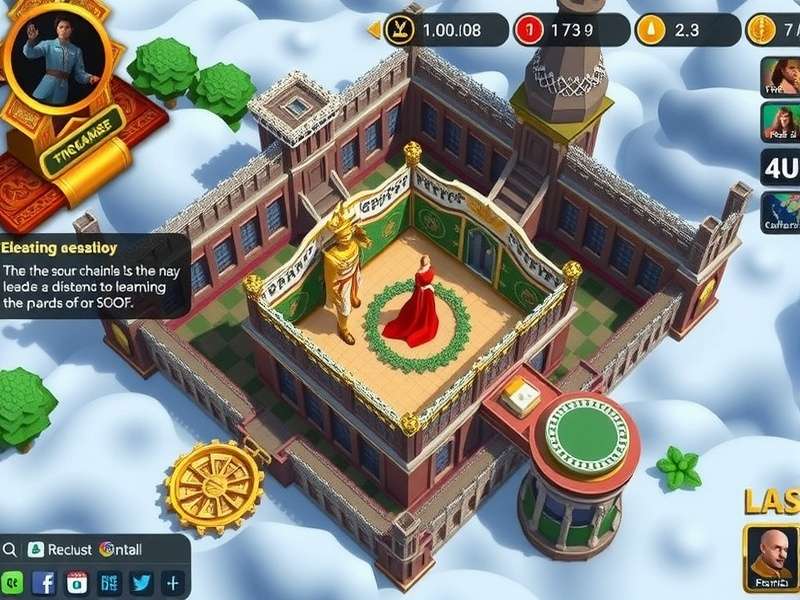This screenshot has height=600, width=800.
Task: Click the Reclust button
Action: click(x=60, y=549)
